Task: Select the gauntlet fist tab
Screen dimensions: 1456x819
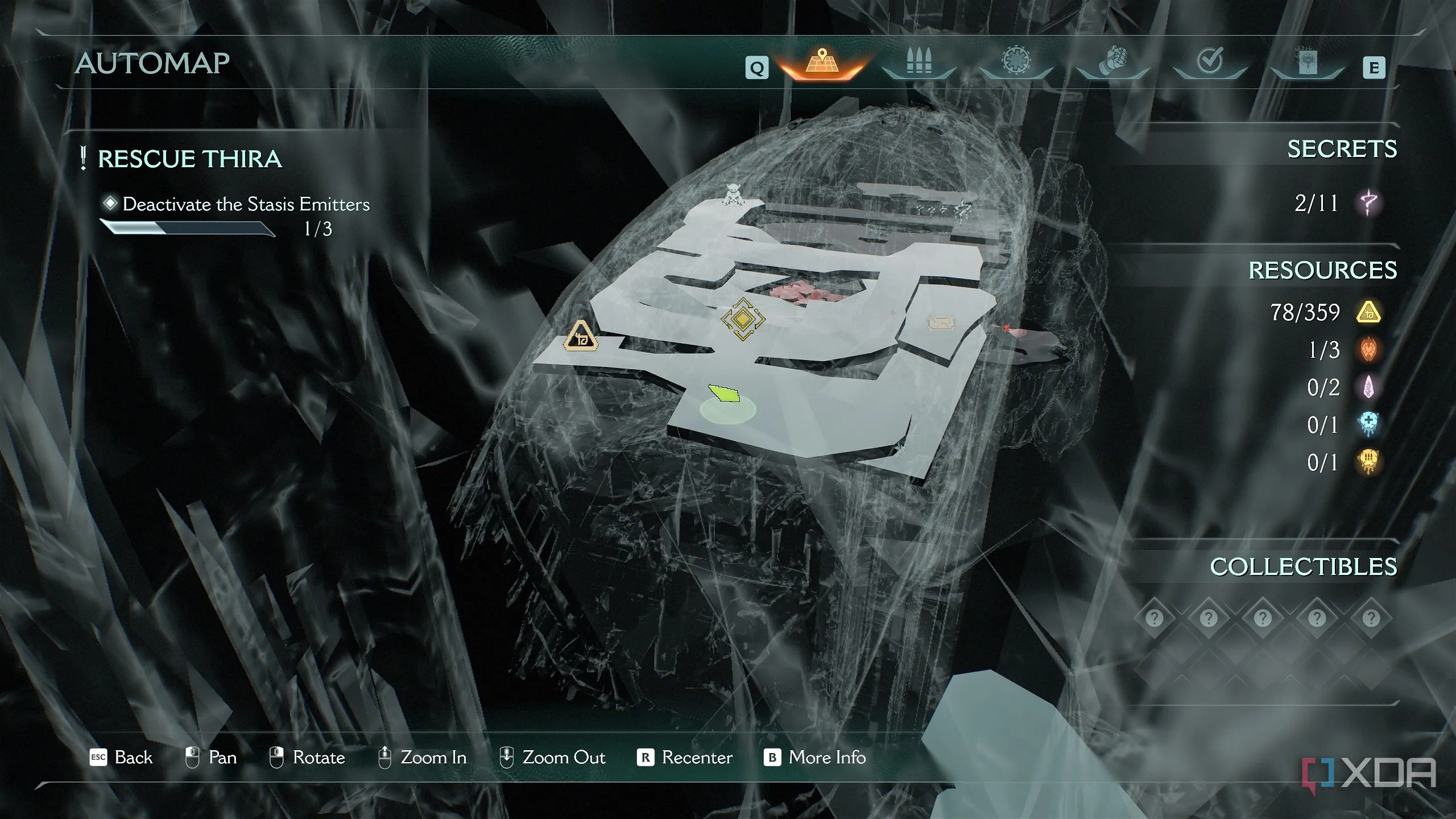Action: tap(1112, 64)
